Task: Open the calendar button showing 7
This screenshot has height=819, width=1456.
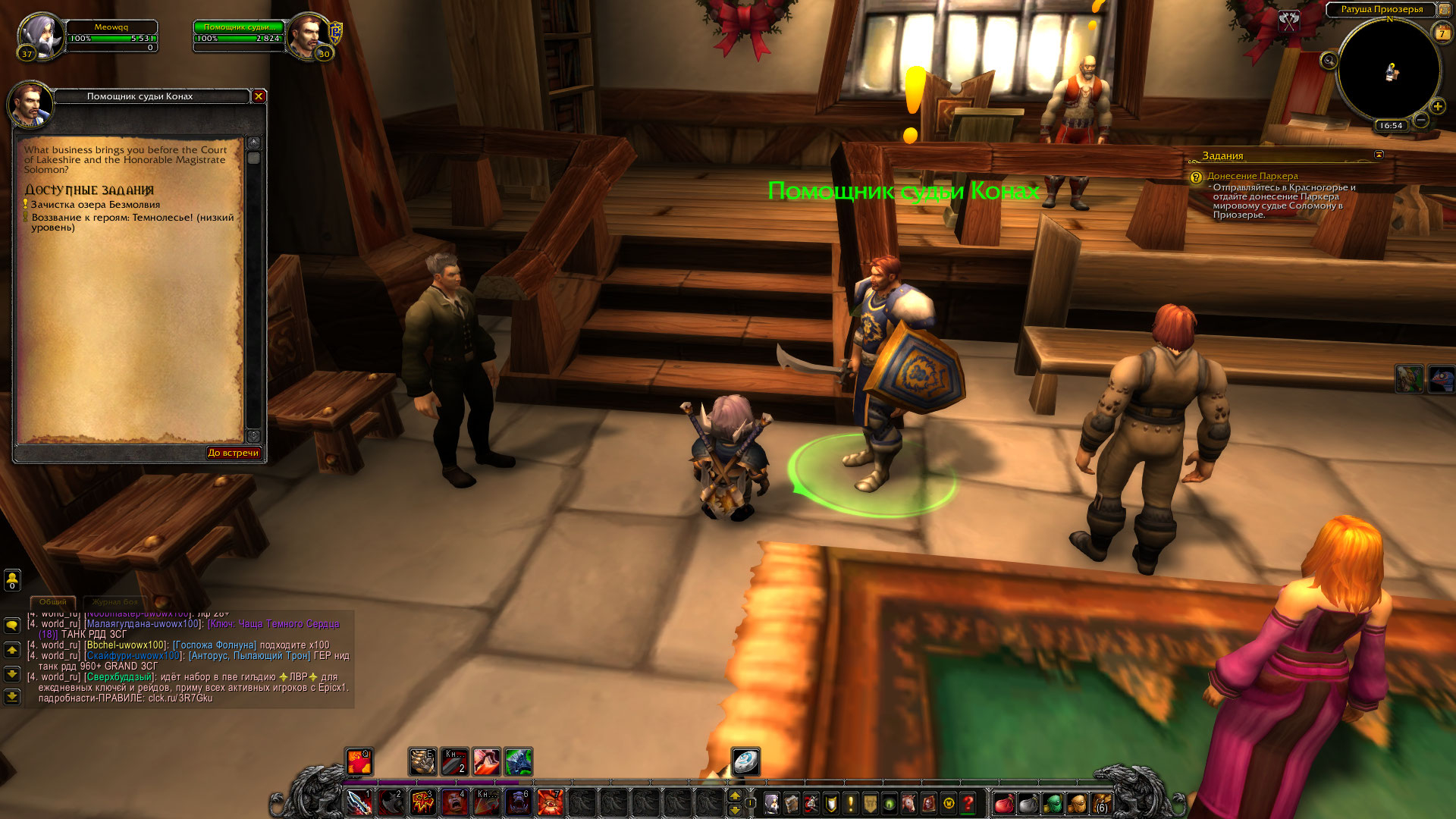Action: (1442, 33)
